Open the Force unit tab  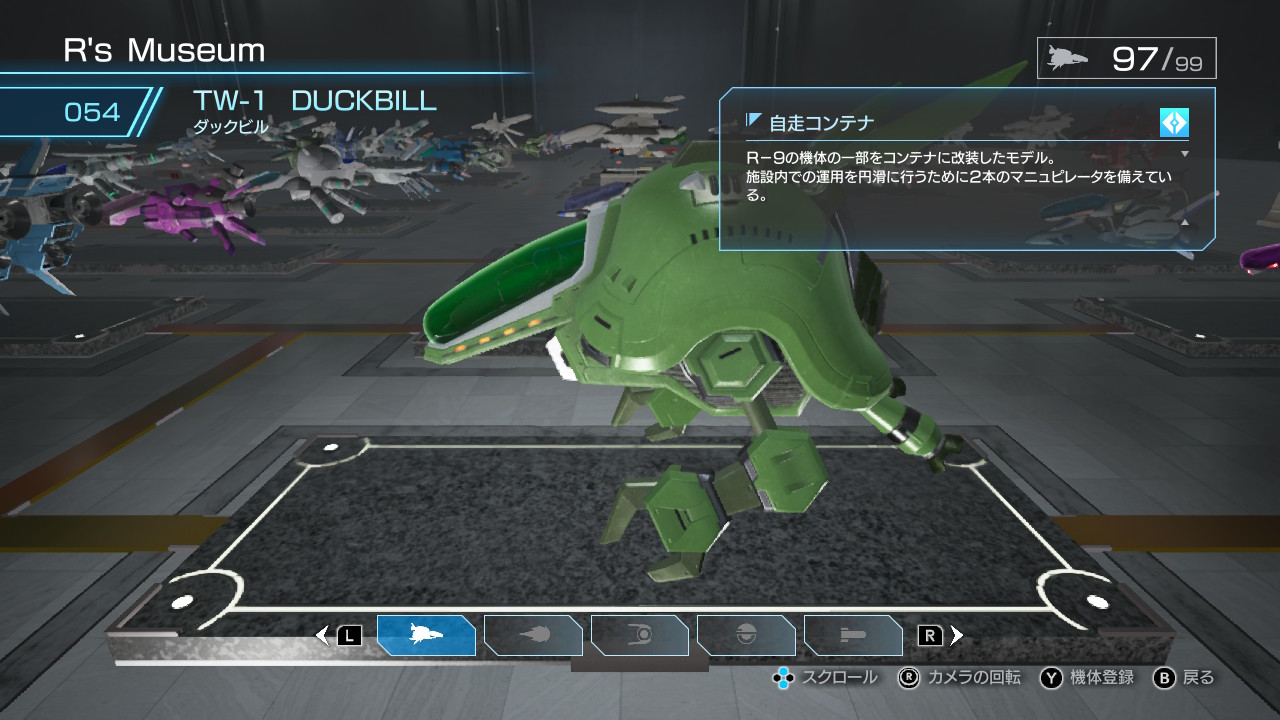pyautogui.click(x=640, y=635)
